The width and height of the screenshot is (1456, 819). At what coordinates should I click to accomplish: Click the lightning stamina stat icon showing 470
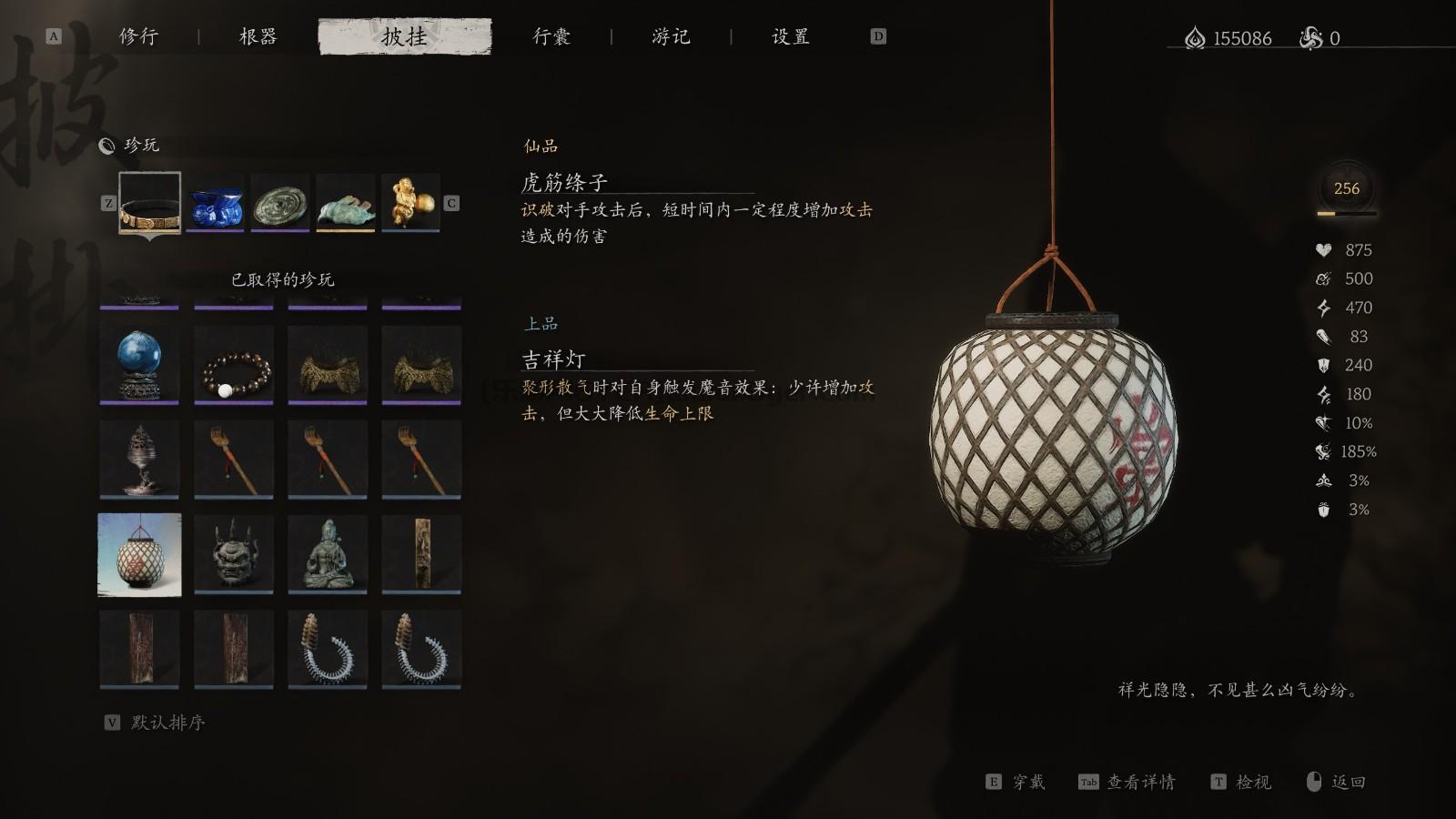(1324, 308)
